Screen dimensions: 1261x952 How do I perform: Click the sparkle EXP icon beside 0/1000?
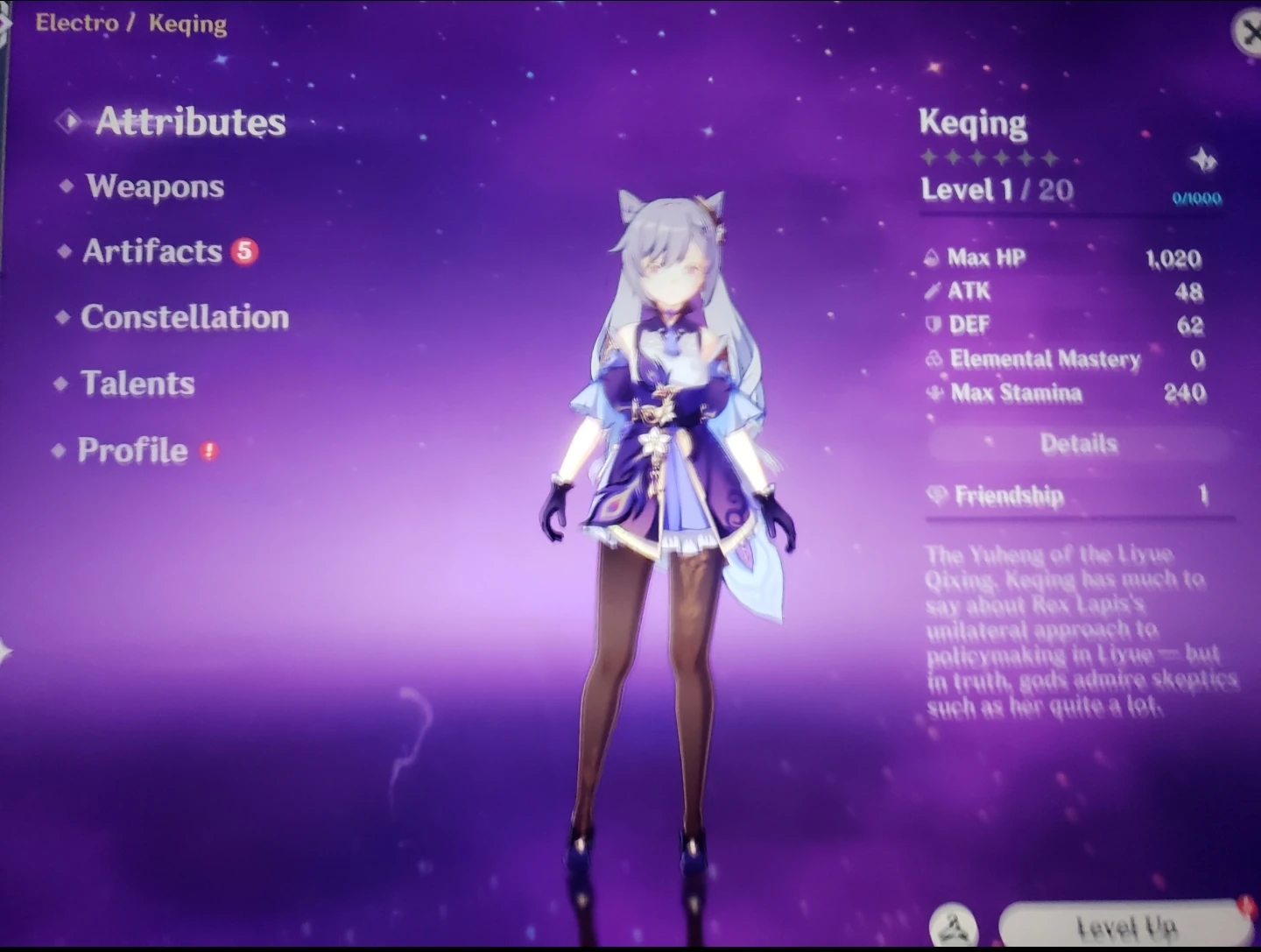pyautogui.click(x=1204, y=161)
